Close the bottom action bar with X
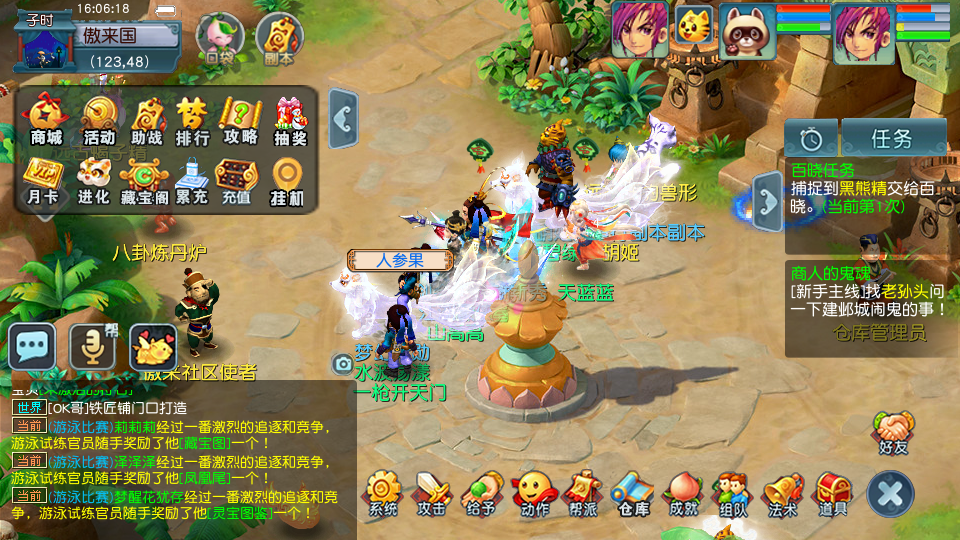 click(890, 494)
